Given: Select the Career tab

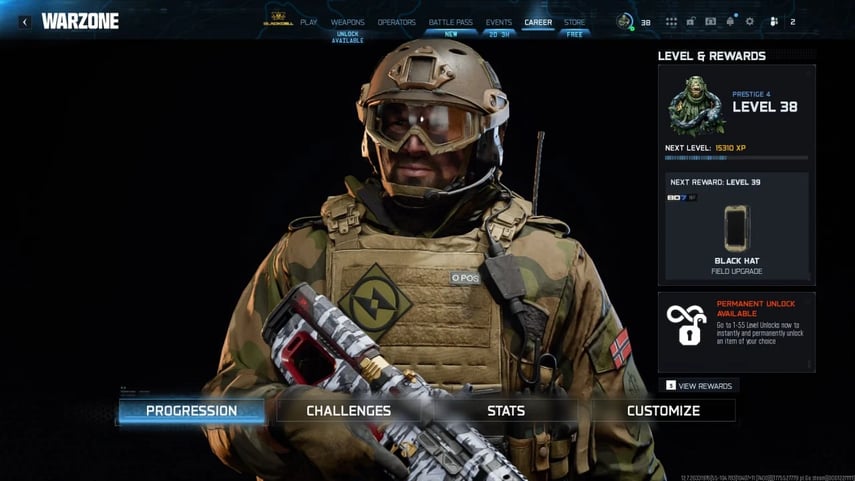Looking at the screenshot, I should pos(538,22).
